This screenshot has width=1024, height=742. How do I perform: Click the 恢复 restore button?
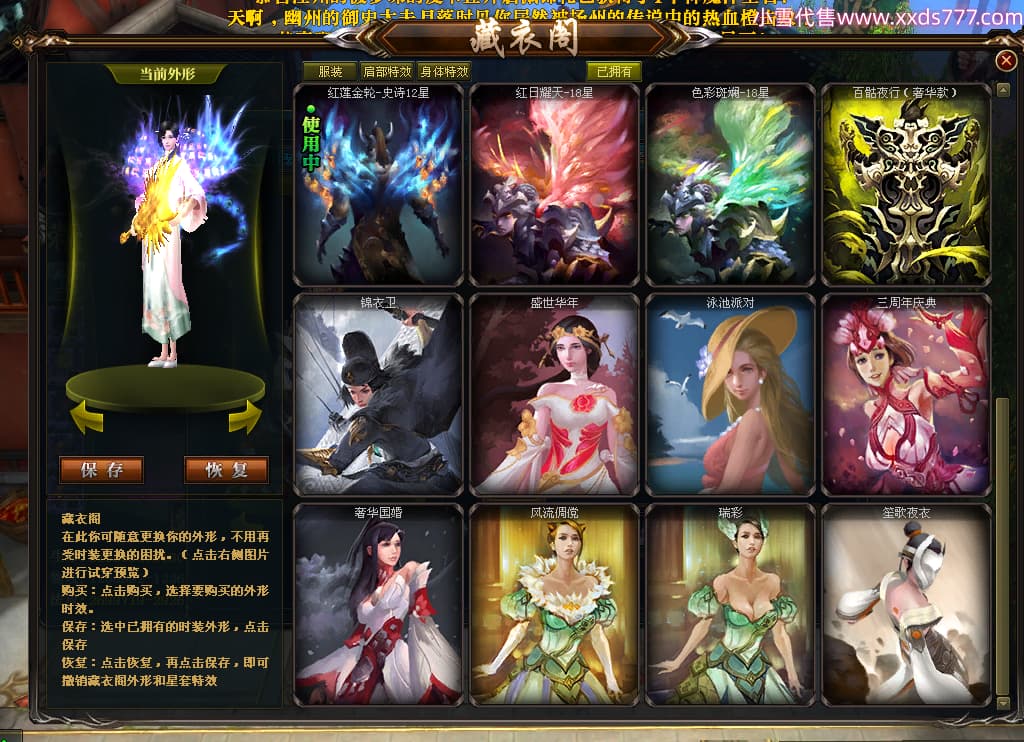coord(226,470)
